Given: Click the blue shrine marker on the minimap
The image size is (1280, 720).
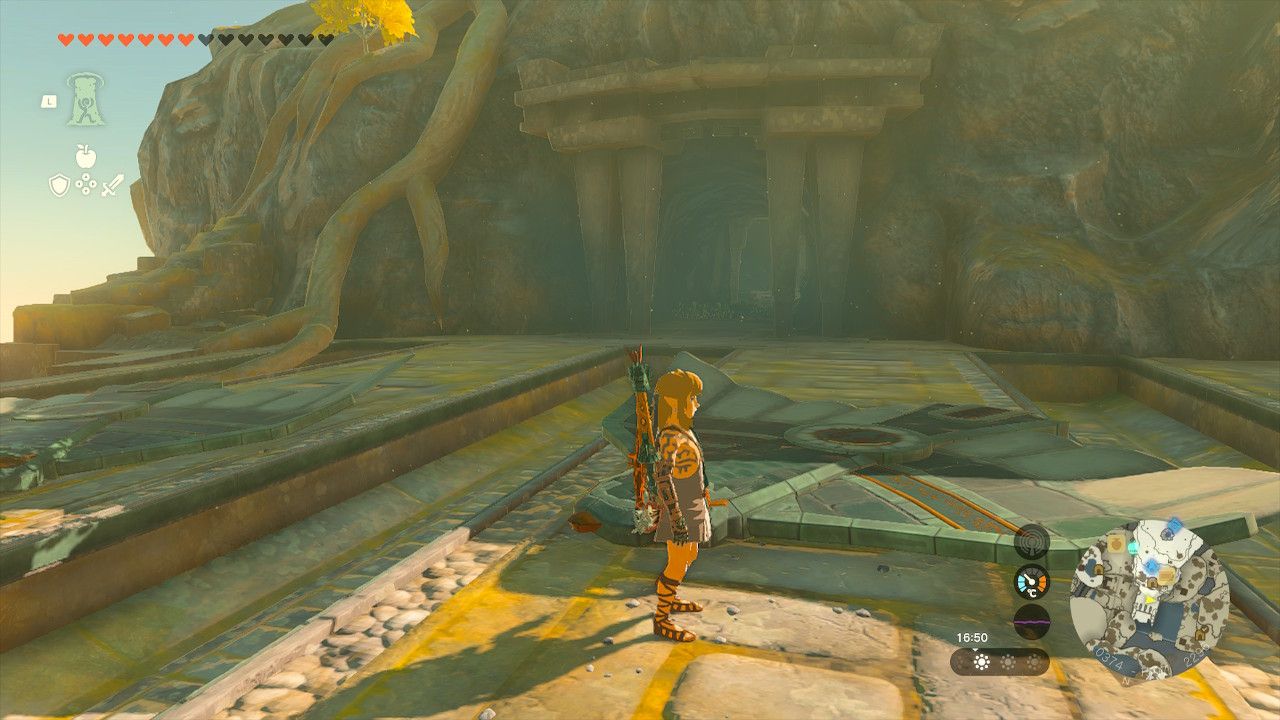Looking at the screenshot, I should click(x=1151, y=566).
